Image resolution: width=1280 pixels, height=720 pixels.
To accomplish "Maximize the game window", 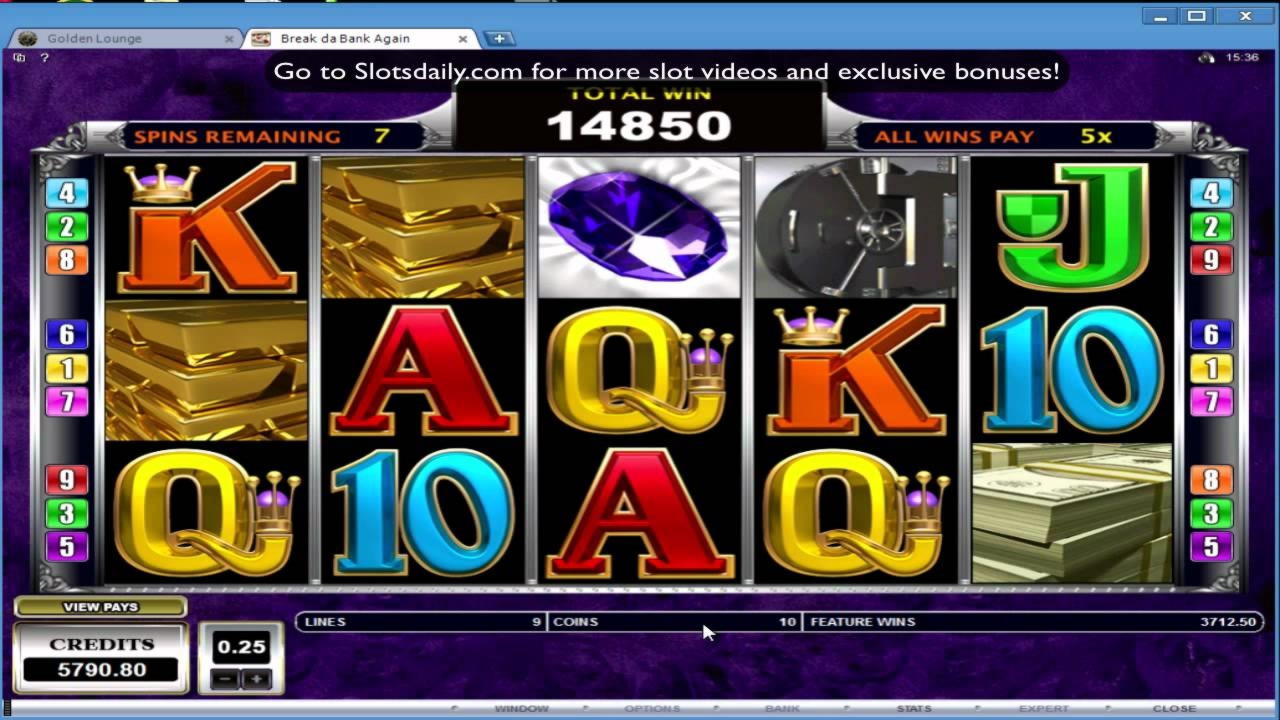I will pyautogui.click(x=1197, y=16).
